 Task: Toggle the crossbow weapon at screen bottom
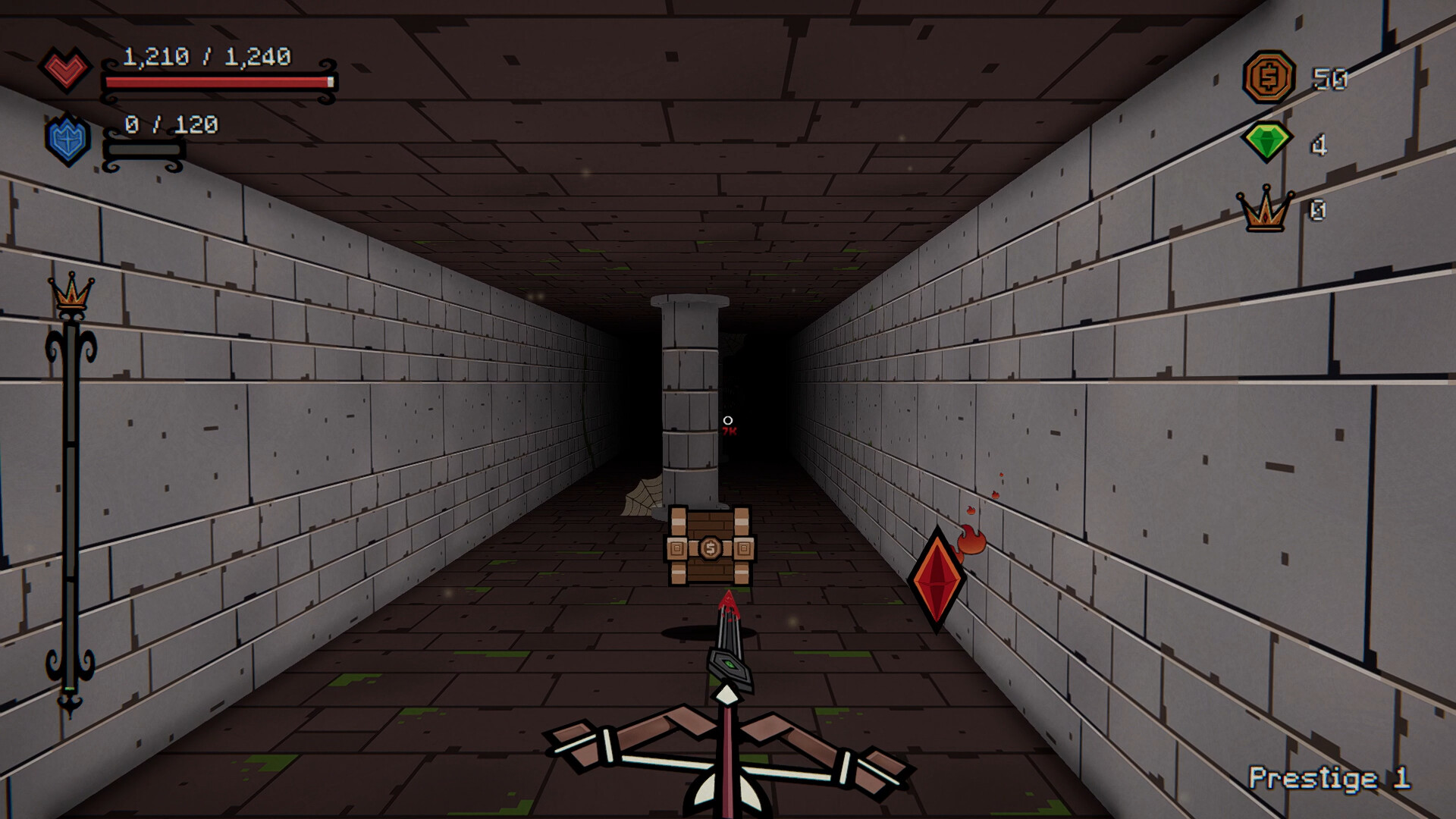(x=726, y=758)
